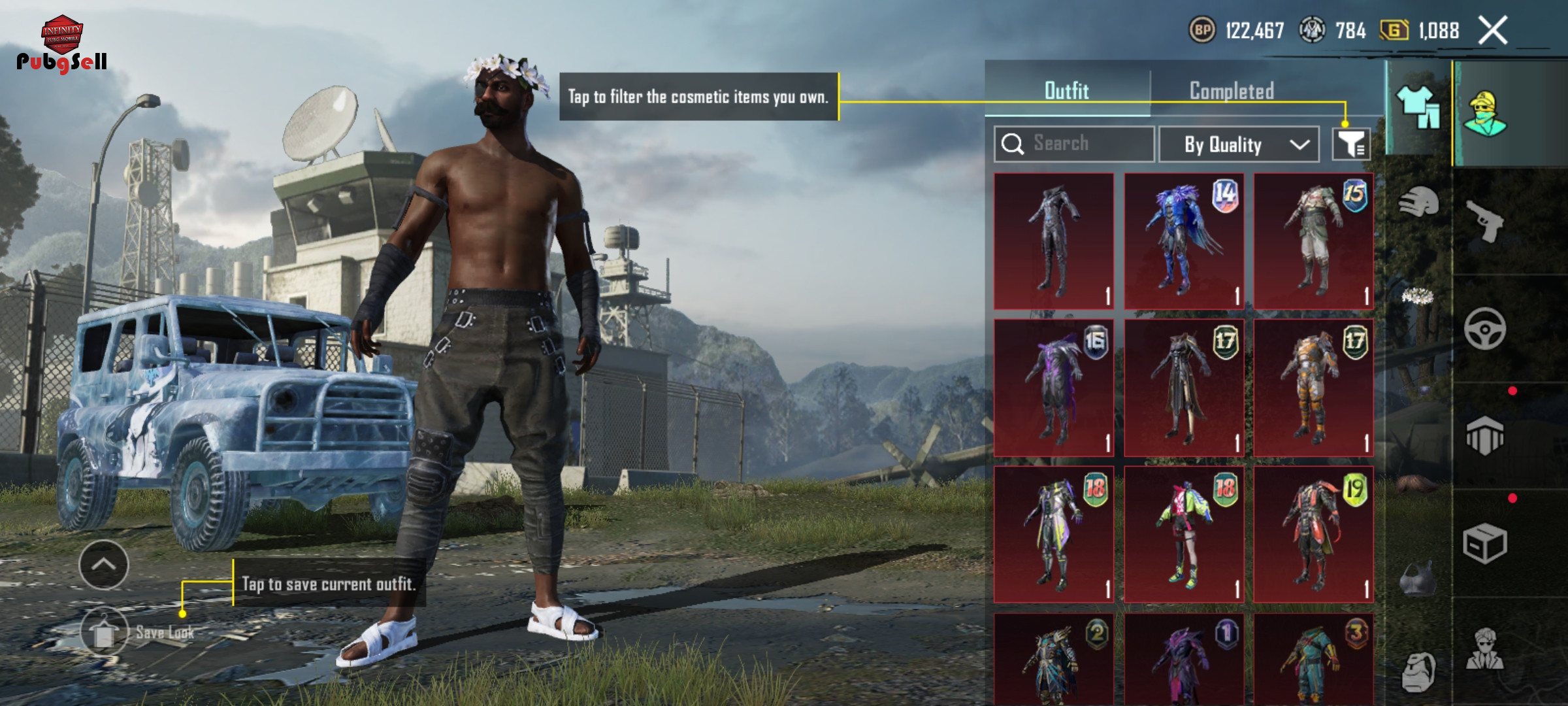The height and width of the screenshot is (706, 1568).
Task: Select the Outfit tab
Action: pyautogui.click(x=1067, y=91)
